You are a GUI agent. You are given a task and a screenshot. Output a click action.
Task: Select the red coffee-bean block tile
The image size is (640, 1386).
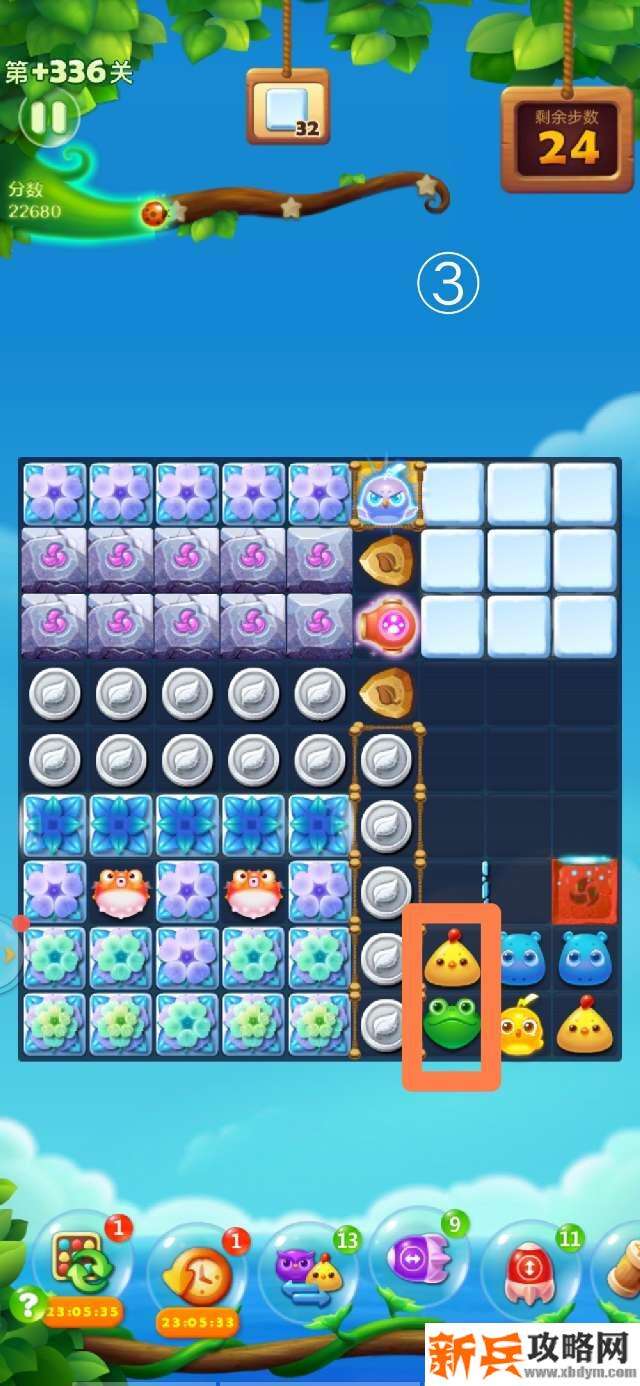[583, 890]
